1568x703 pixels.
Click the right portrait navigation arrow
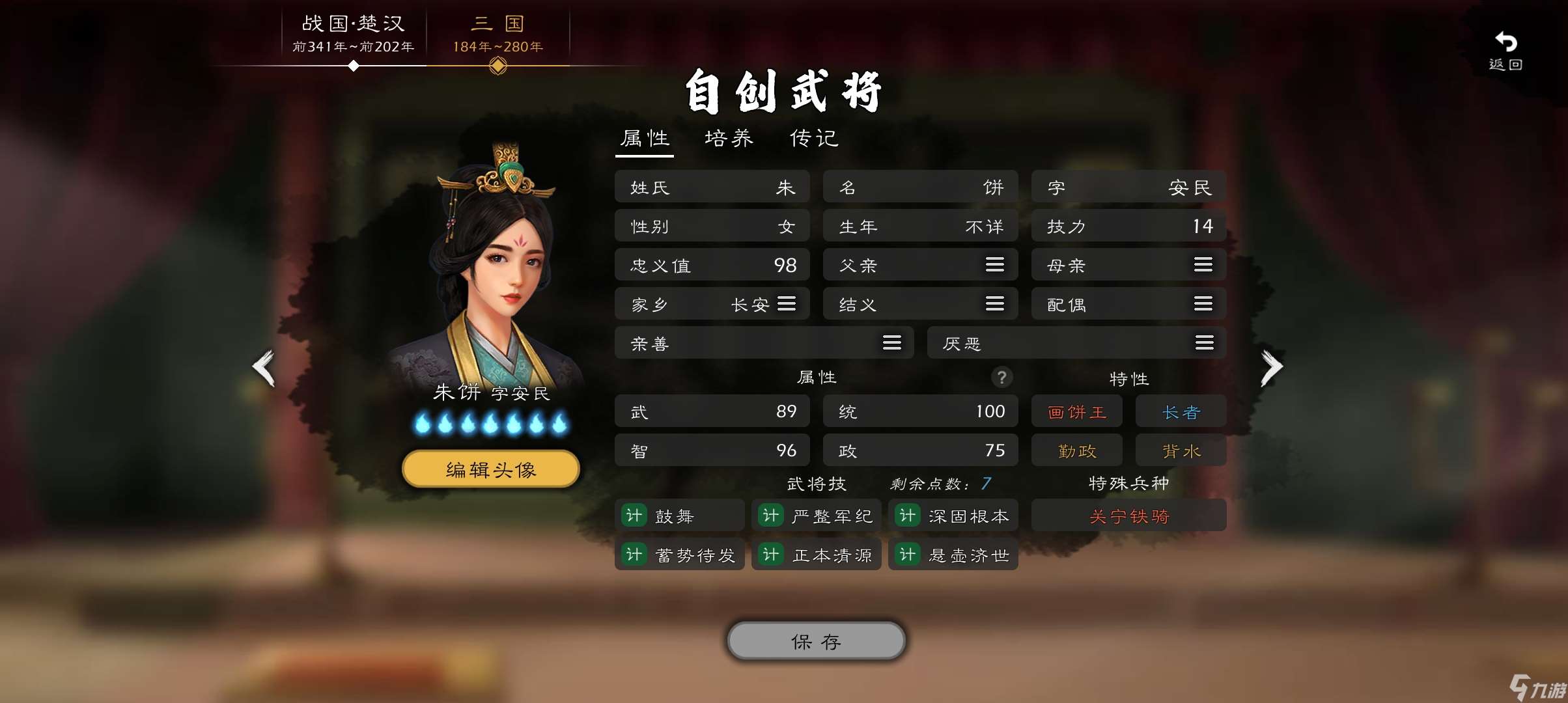pos(1271,368)
